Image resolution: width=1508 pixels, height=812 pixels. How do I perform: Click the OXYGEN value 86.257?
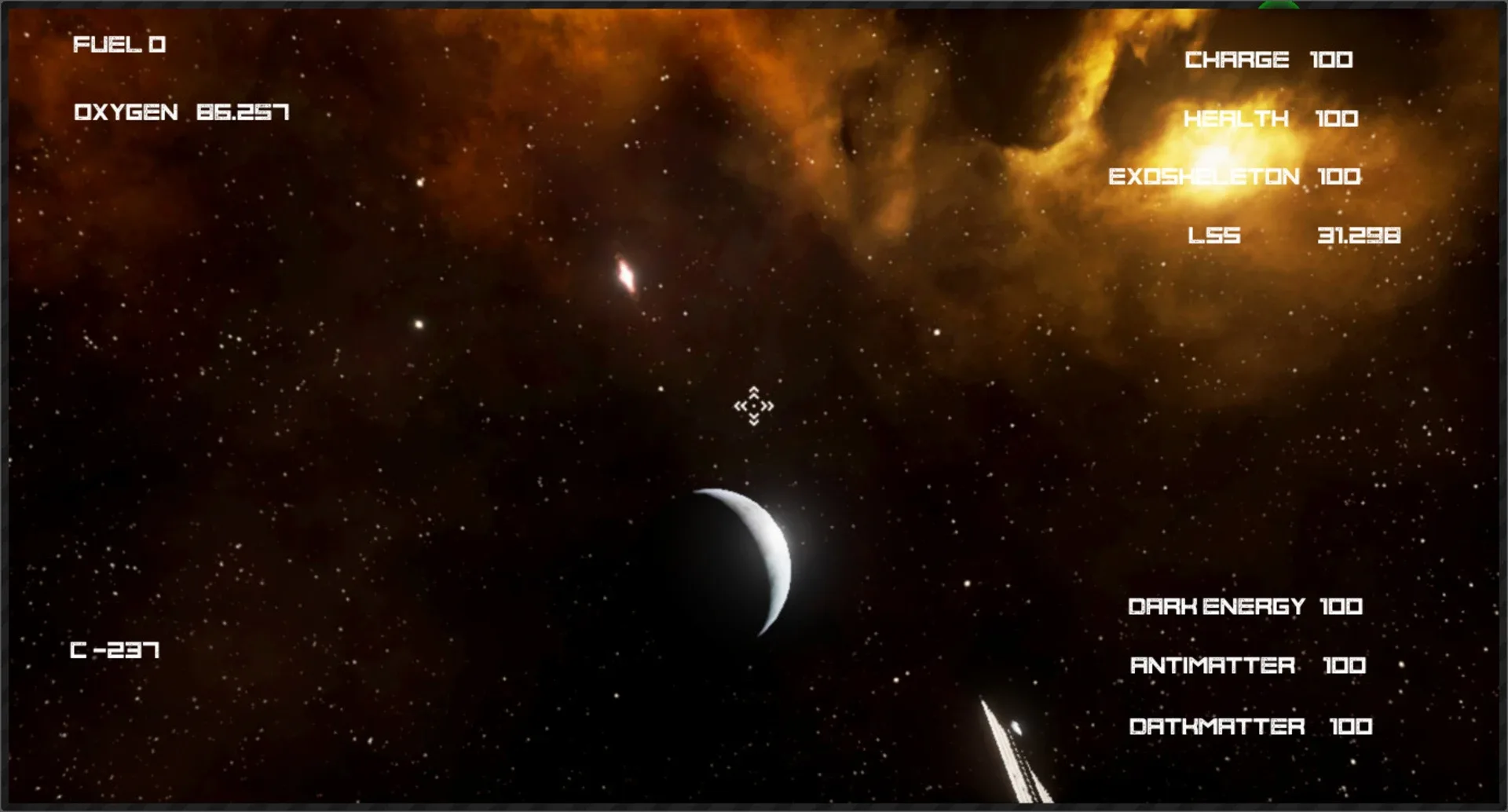click(241, 112)
